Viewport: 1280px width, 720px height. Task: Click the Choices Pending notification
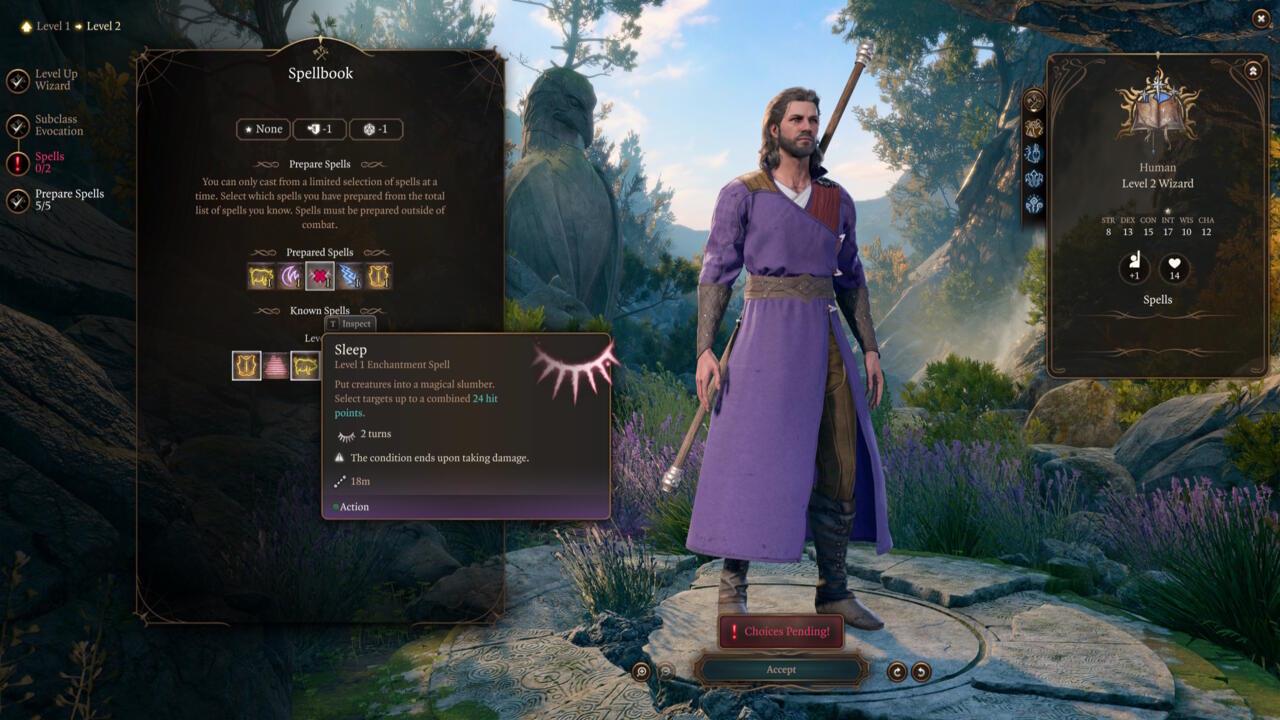point(780,631)
